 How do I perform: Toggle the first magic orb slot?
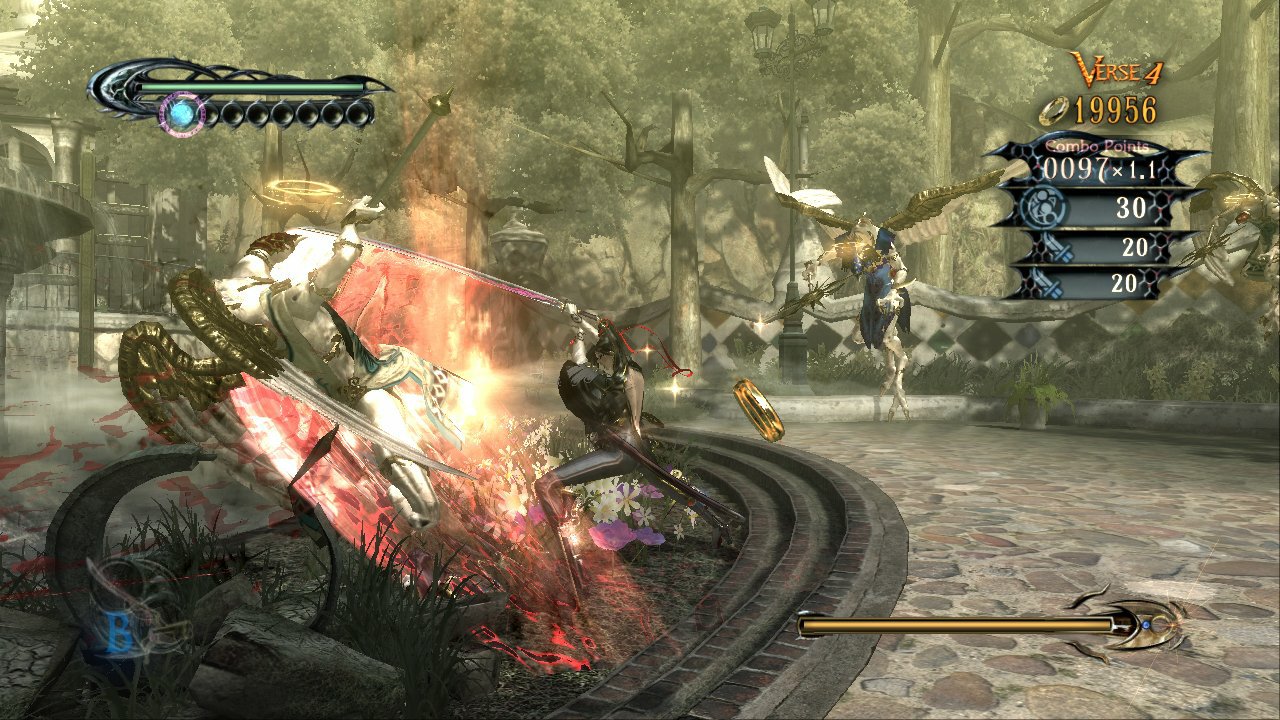[x=211, y=113]
